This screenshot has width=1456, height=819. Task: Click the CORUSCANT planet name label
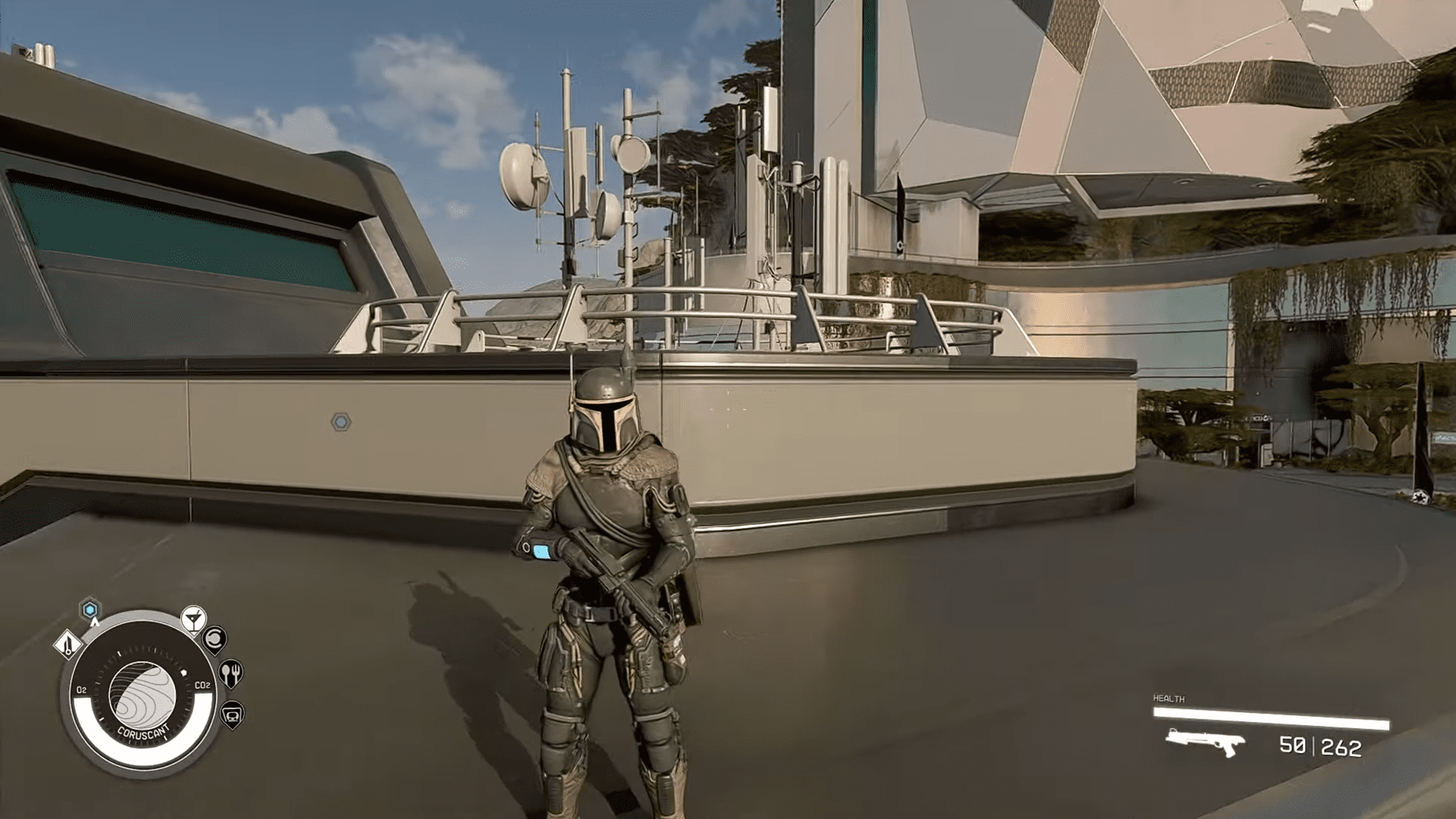[x=143, y=730]
